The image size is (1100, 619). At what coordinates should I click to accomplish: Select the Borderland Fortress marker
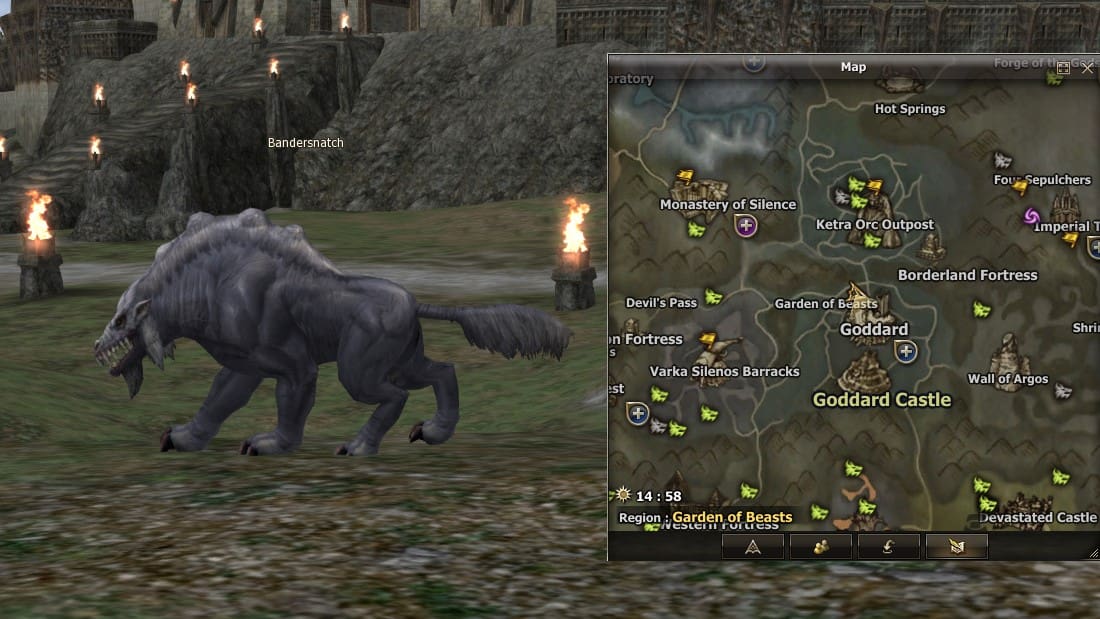click(x=932, y=248)
